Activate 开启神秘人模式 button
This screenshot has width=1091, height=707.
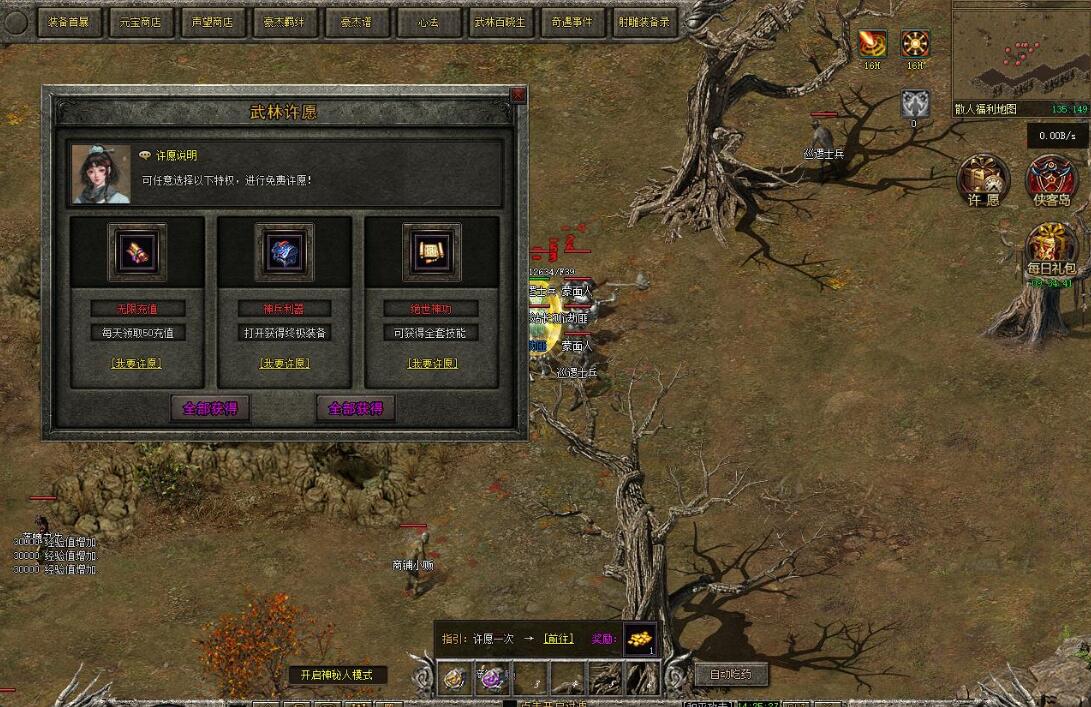click(x=337, y=675)
